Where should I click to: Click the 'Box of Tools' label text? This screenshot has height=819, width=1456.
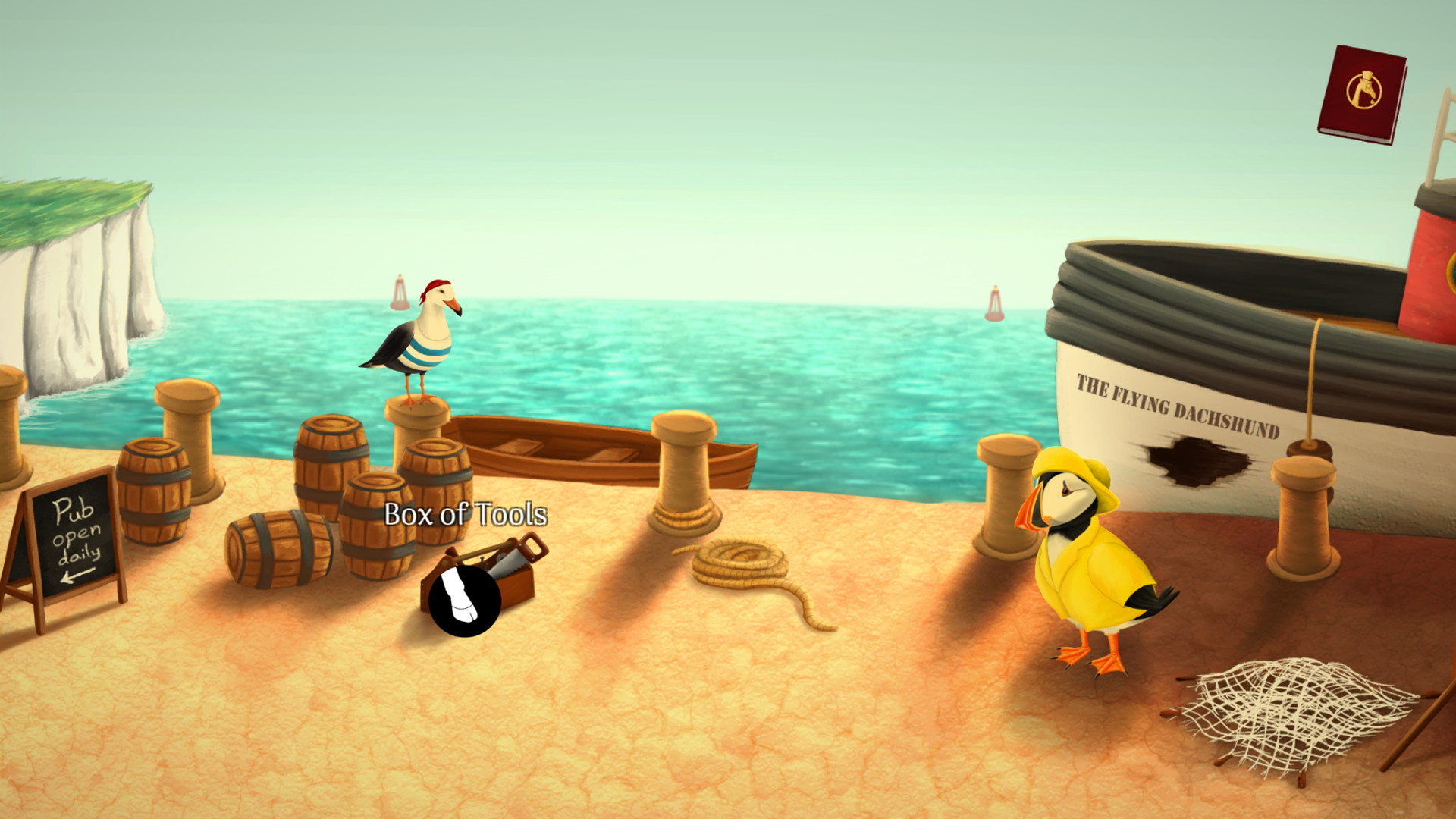tap(465, 515)
